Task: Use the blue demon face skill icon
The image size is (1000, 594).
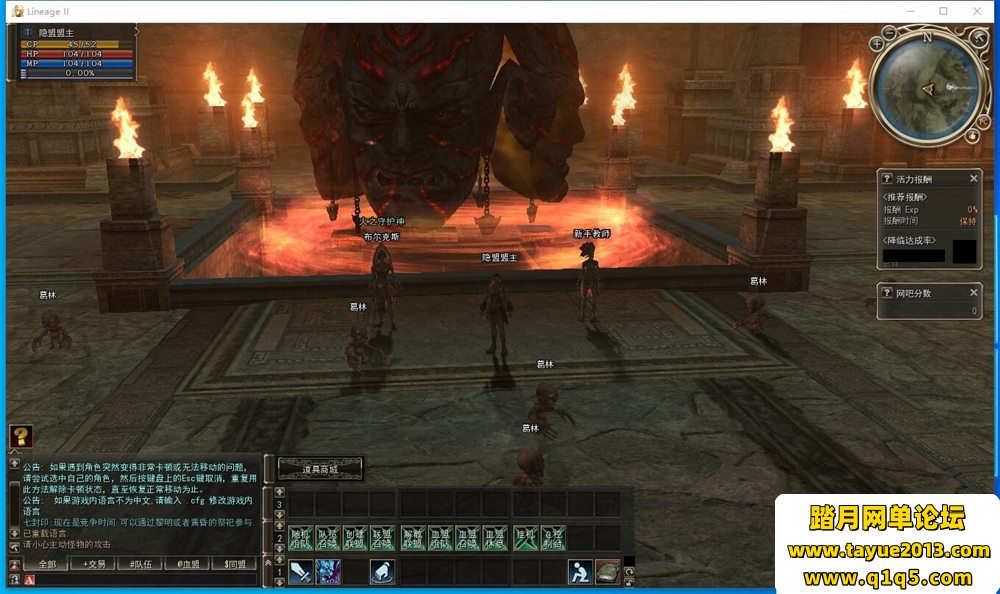Action: [x=327, y=571]
